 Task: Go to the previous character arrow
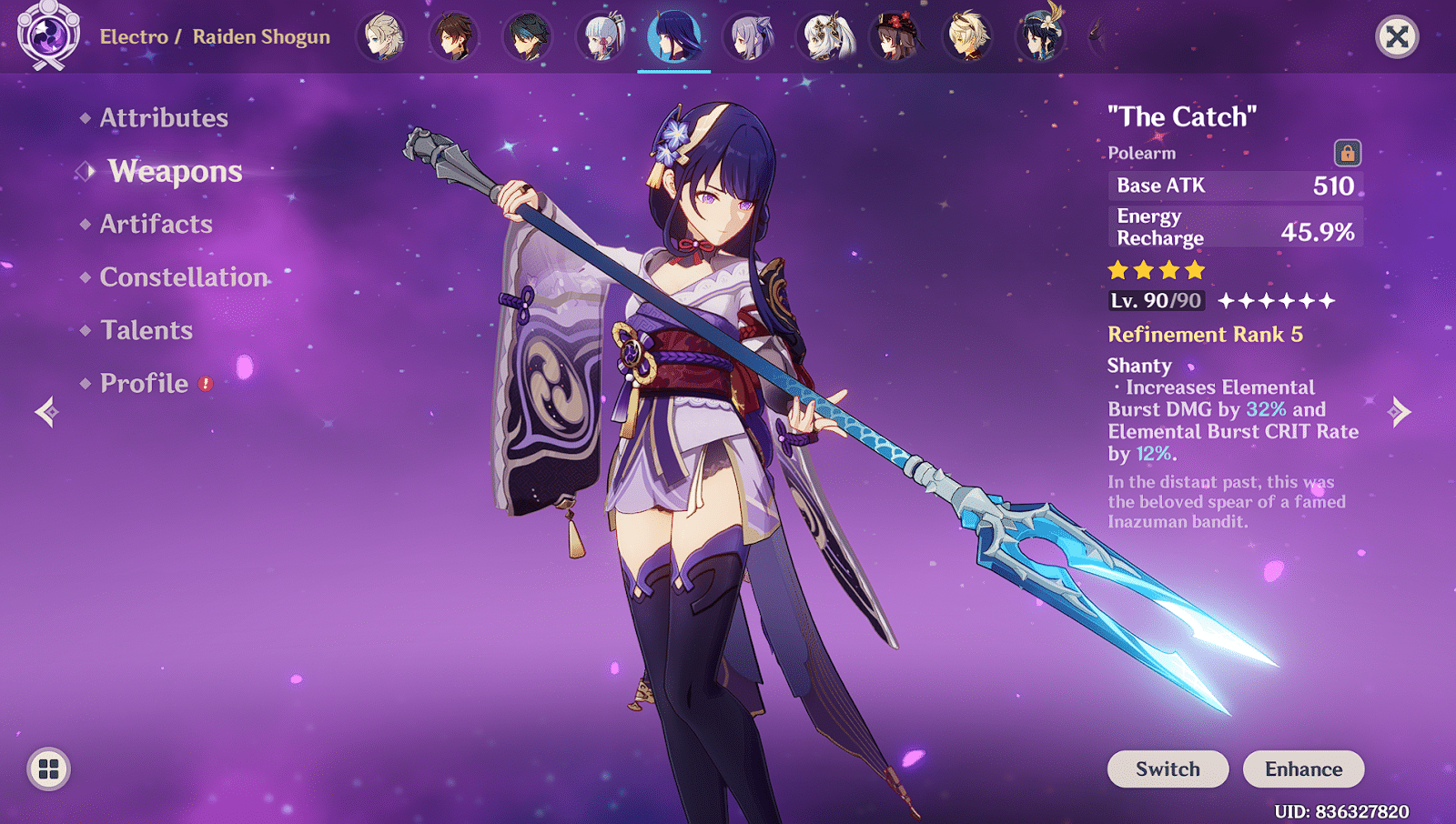(46, 412)
